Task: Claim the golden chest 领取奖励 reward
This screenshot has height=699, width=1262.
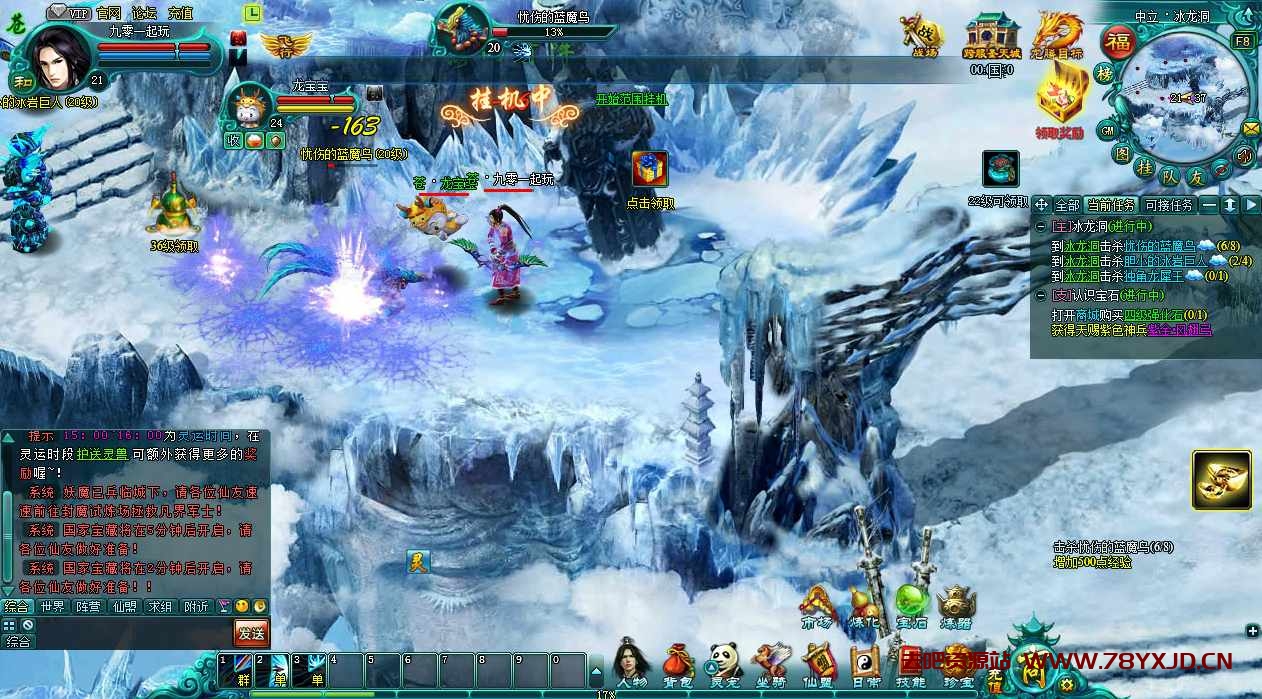Action: click(x=1060, y=97)
